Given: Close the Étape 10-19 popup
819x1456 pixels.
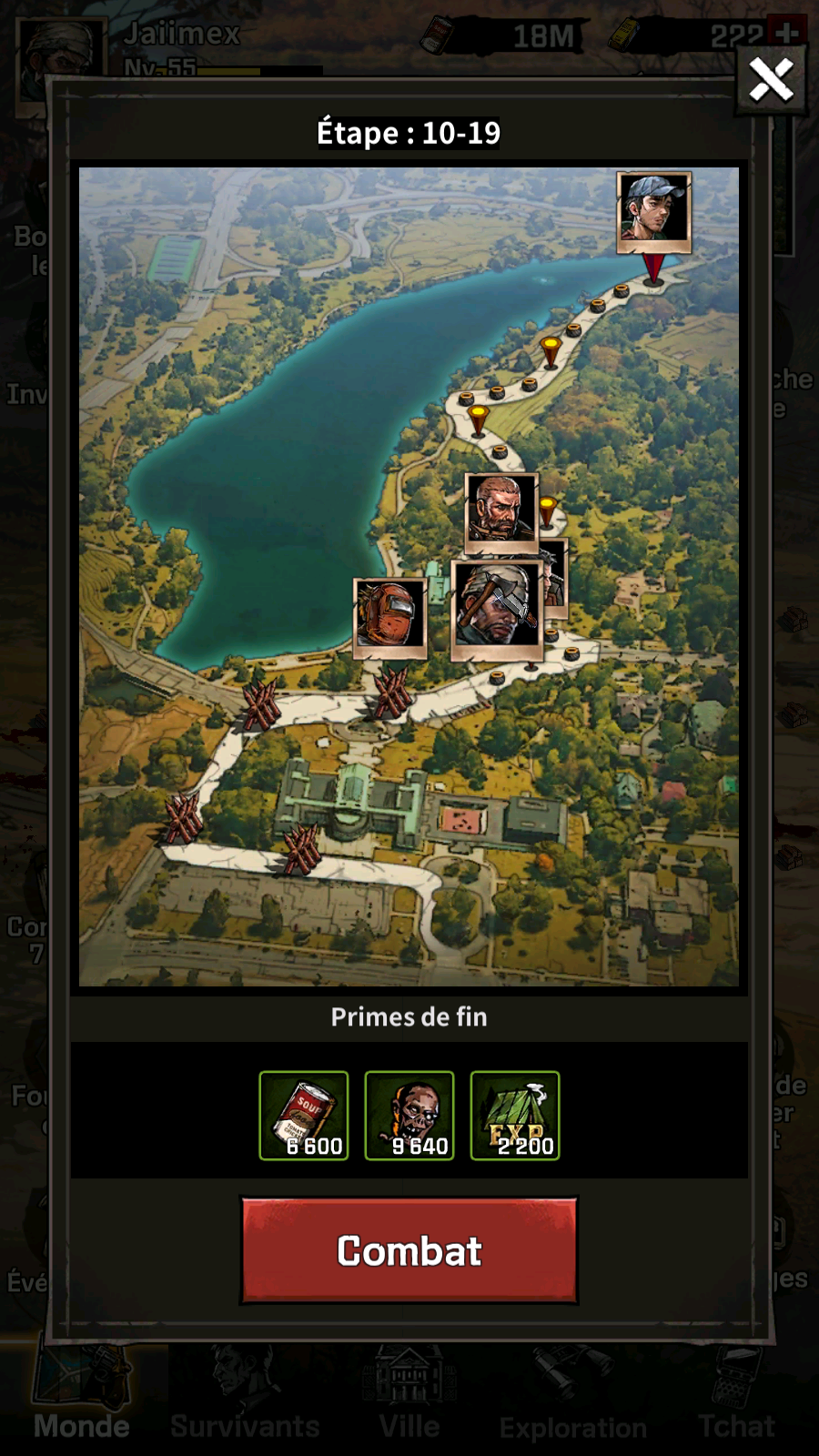Looking at the screenshot, I should [x=771, y=80].
